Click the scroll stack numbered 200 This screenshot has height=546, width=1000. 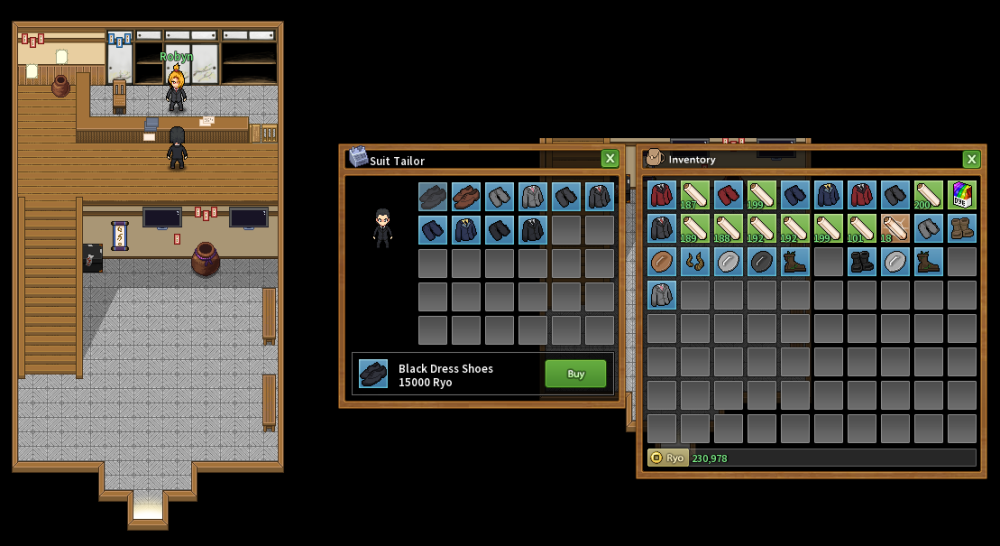928,195
